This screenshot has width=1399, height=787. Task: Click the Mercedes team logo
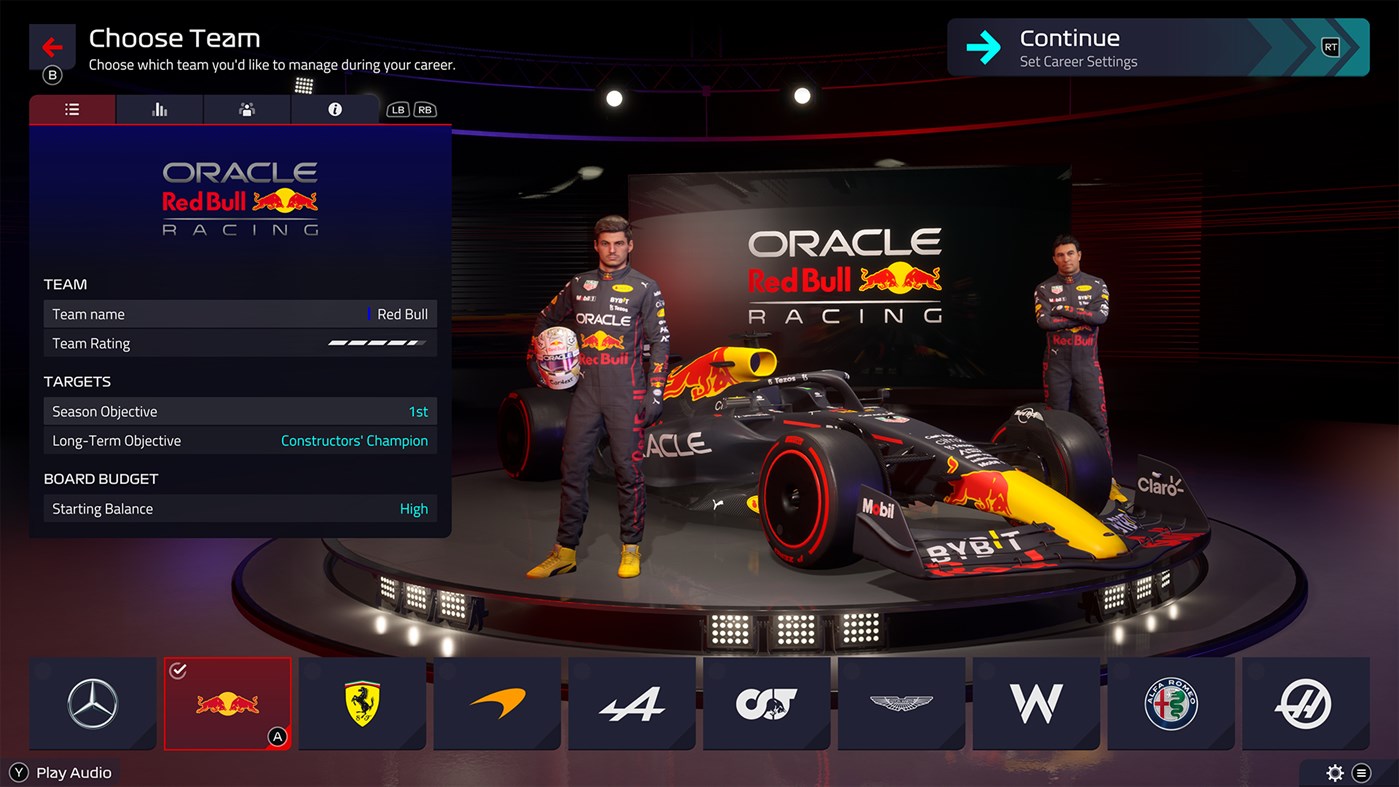tap(92, 703)
